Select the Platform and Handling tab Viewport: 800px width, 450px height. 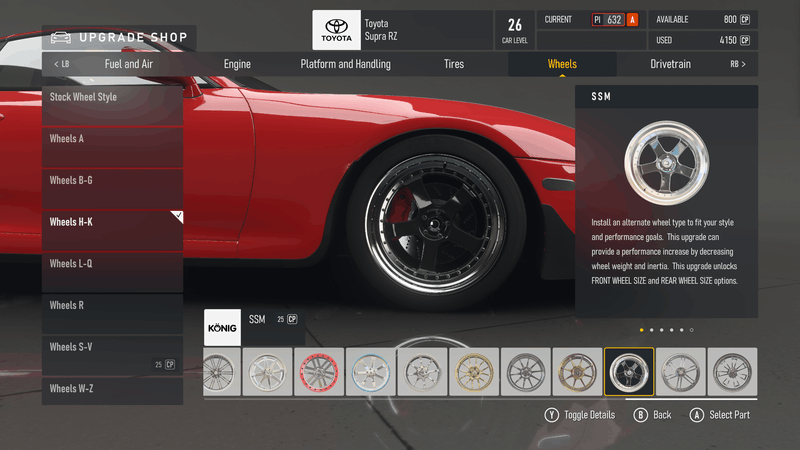tap(345, 64)
